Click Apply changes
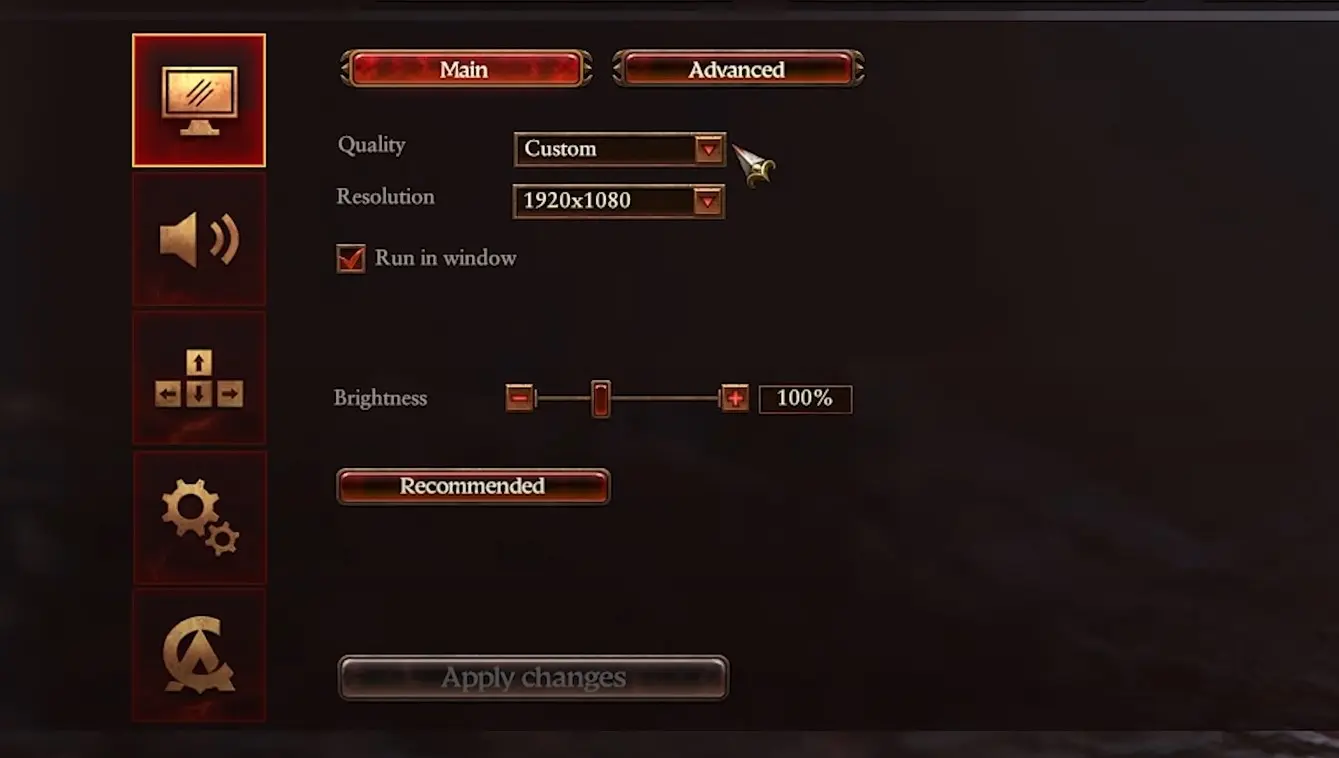 click(x=534, y=677)
